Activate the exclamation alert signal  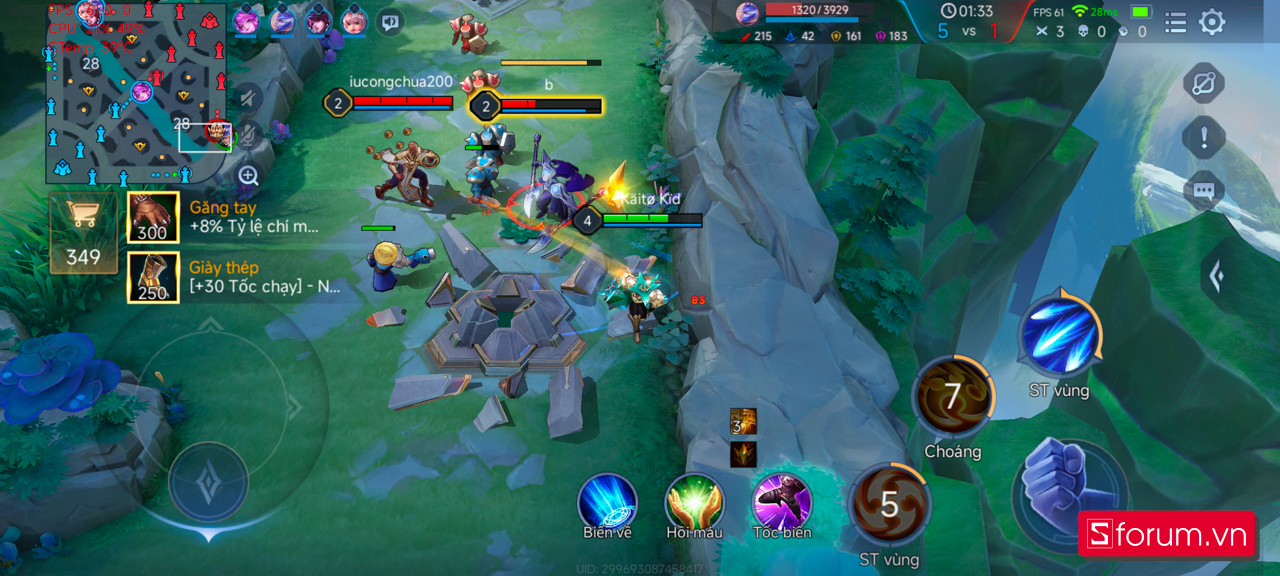tap(1204, 137)
